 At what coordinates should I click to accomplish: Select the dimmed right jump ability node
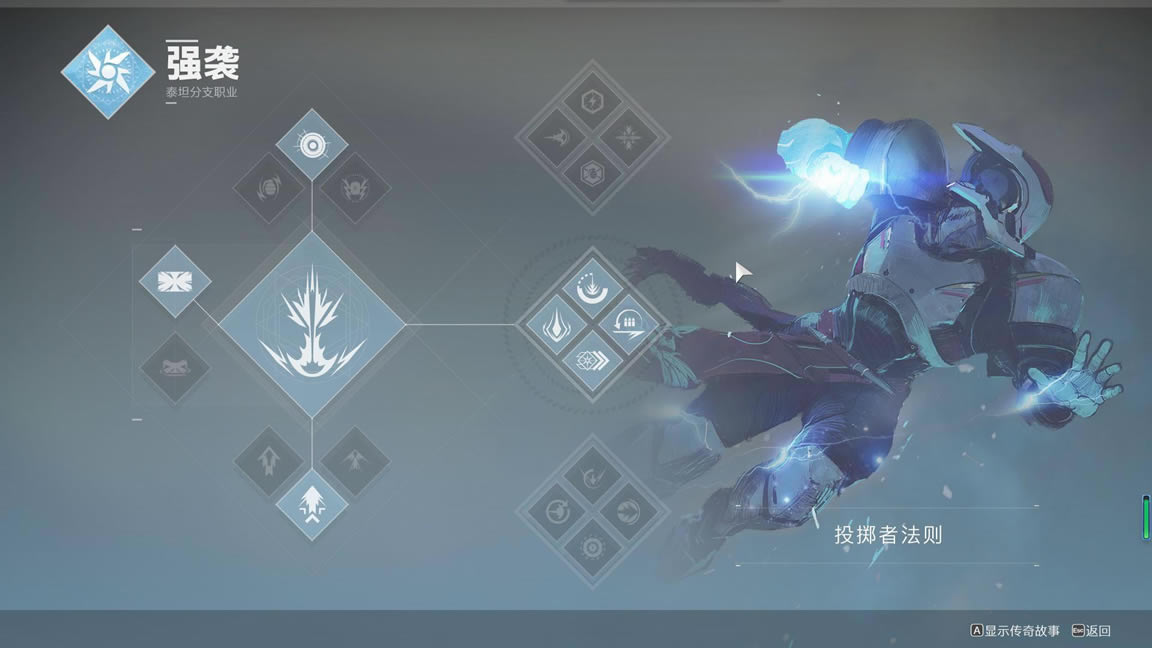click(355, 462)
